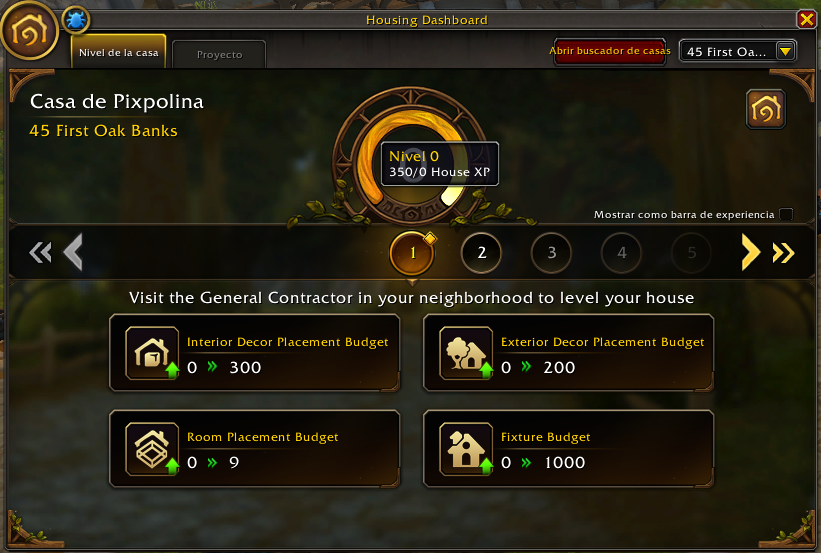Click the blue bug report icon
The image size is (821, 553).
[76, 19]
